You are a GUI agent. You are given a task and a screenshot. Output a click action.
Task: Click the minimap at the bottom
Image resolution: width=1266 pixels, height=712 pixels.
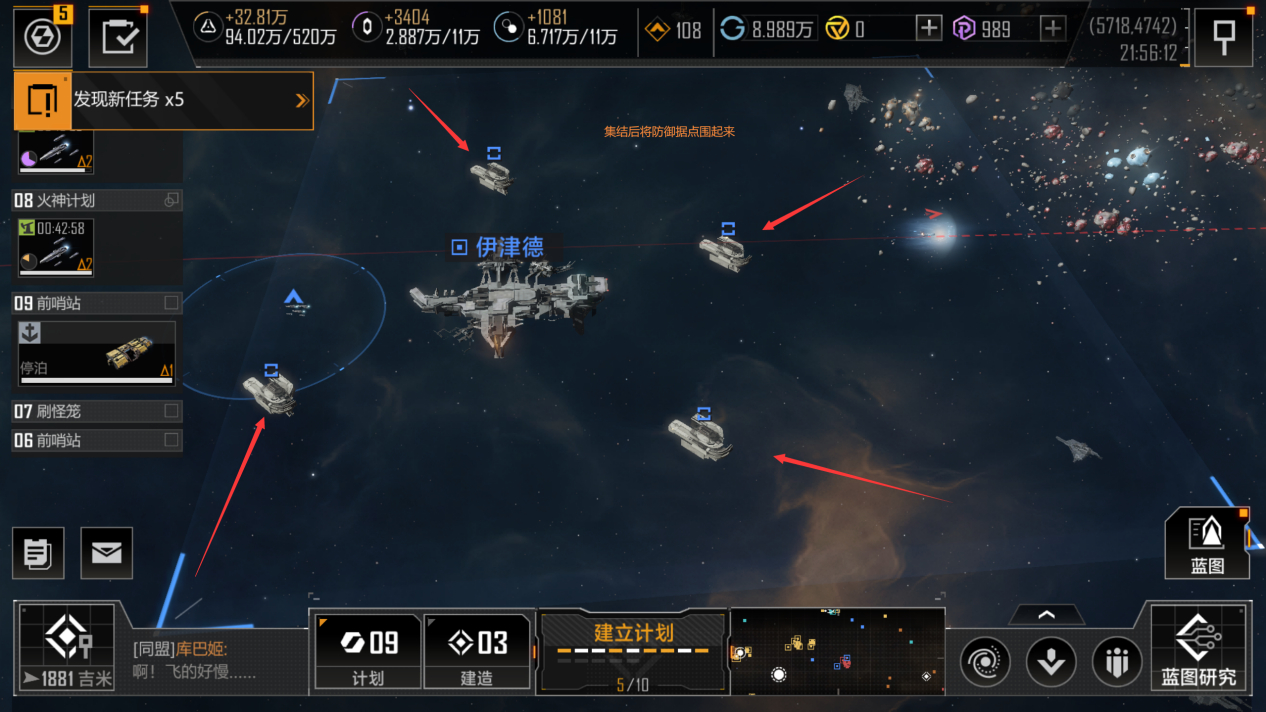(837, 651)
